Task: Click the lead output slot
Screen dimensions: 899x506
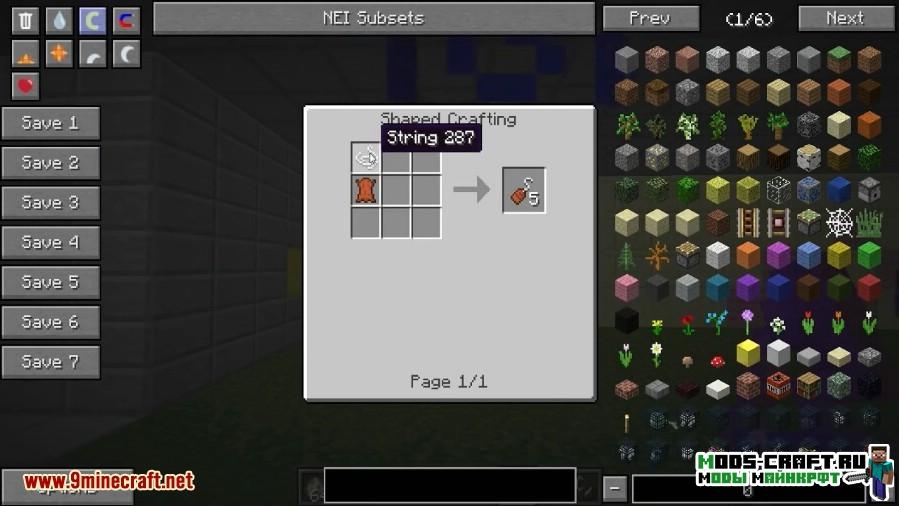Action: (x=523, y=190)
